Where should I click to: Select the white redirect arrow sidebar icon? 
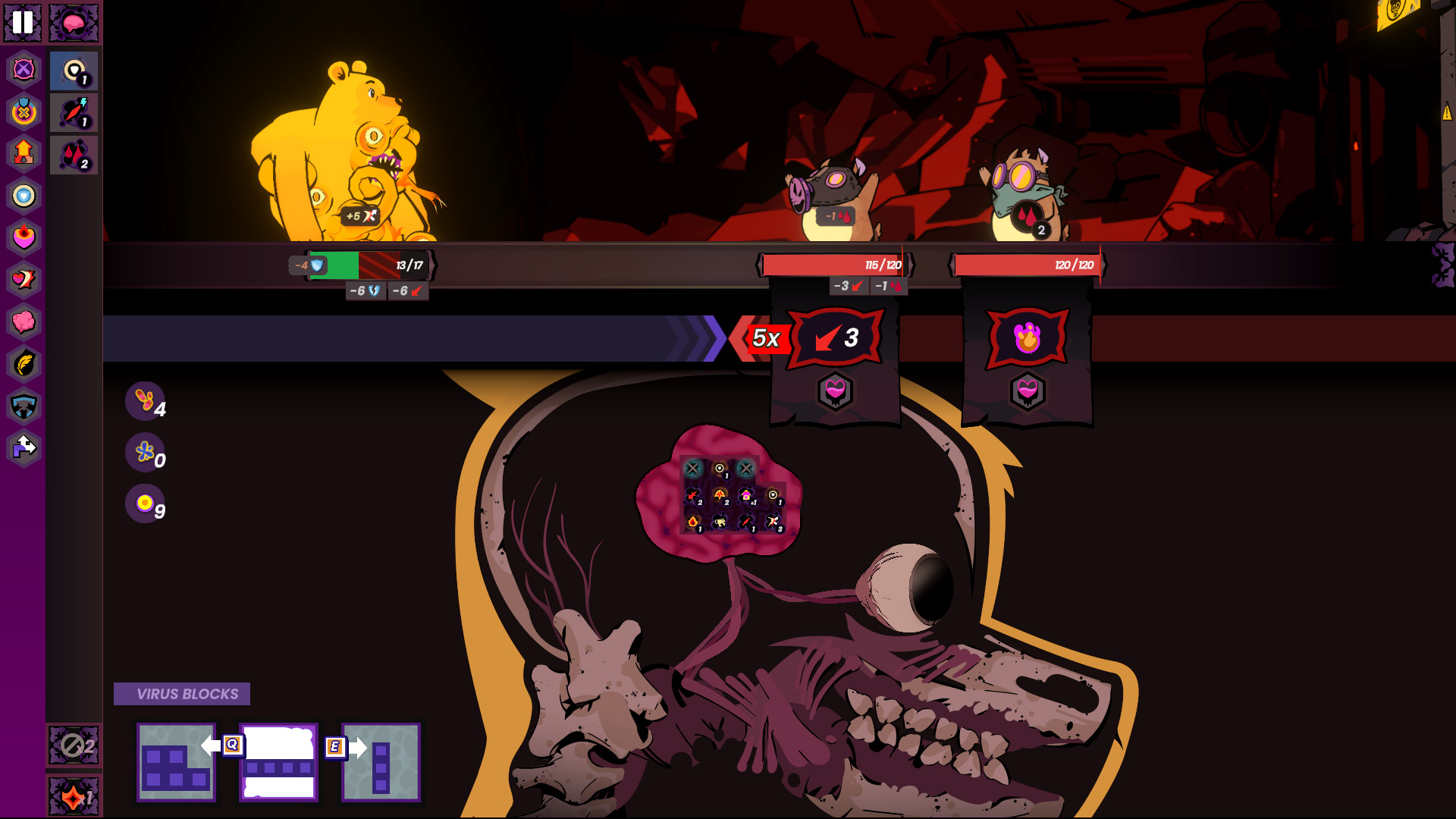[24, 447]
